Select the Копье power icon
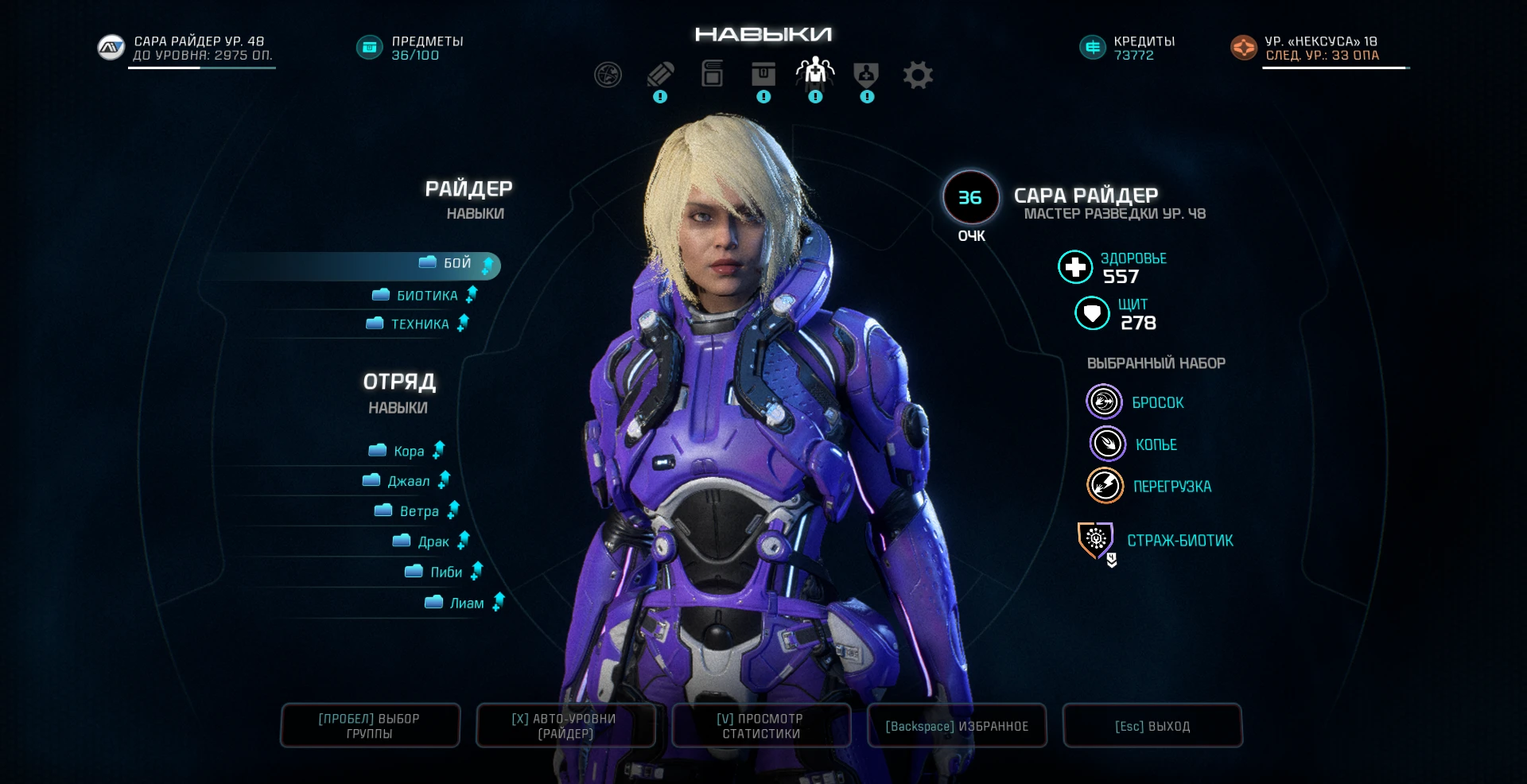The width and height of the screenshot is (1527, 784). (1107, 444)
